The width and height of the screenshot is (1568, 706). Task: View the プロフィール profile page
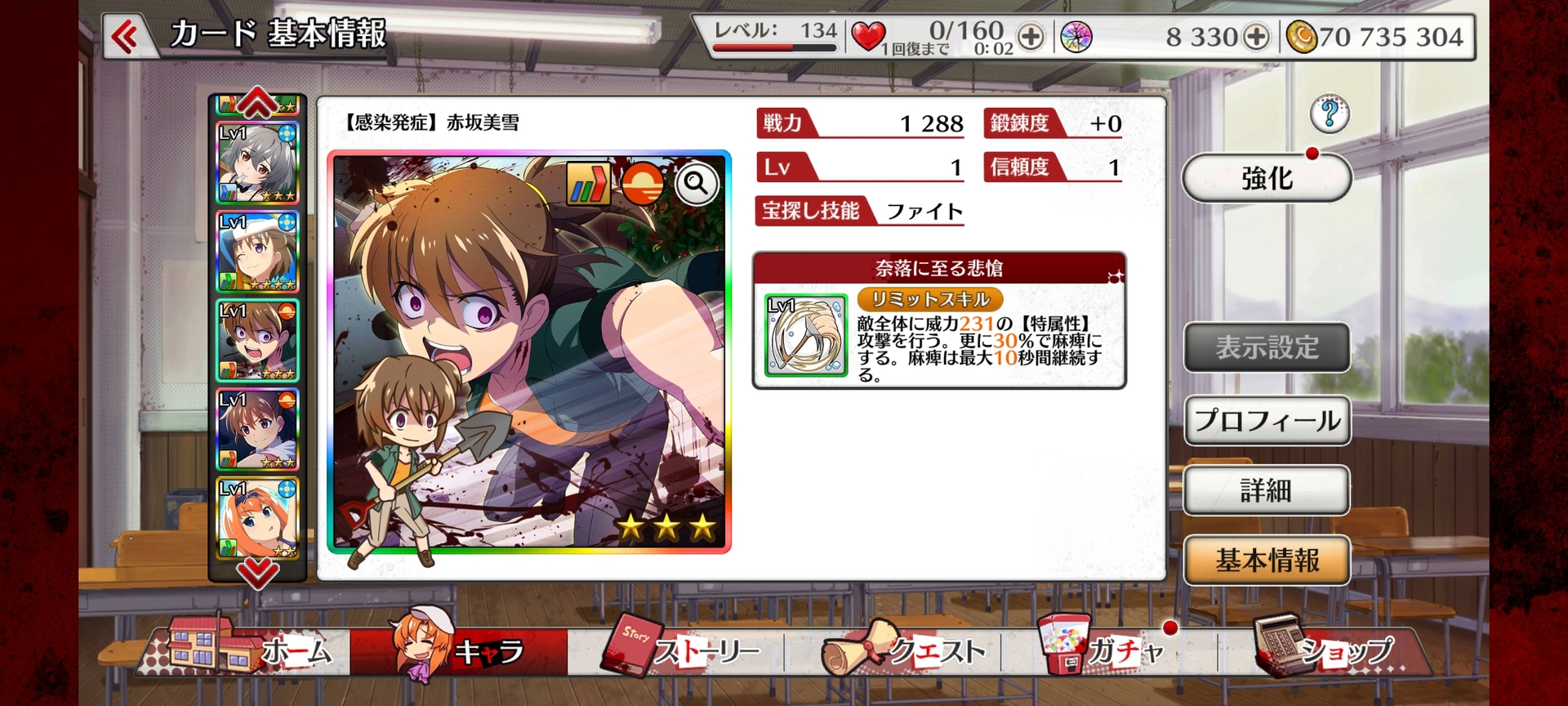click(x=1267, y=421)
